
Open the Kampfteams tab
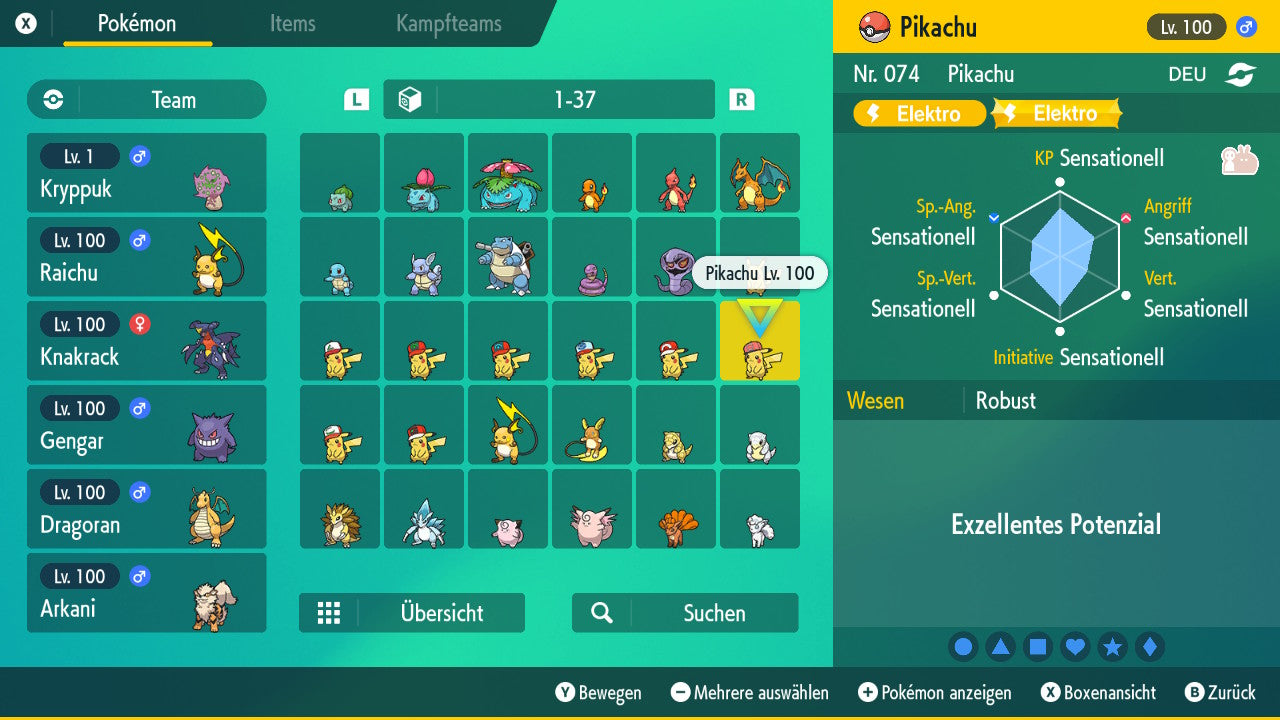tap(447, 24)
